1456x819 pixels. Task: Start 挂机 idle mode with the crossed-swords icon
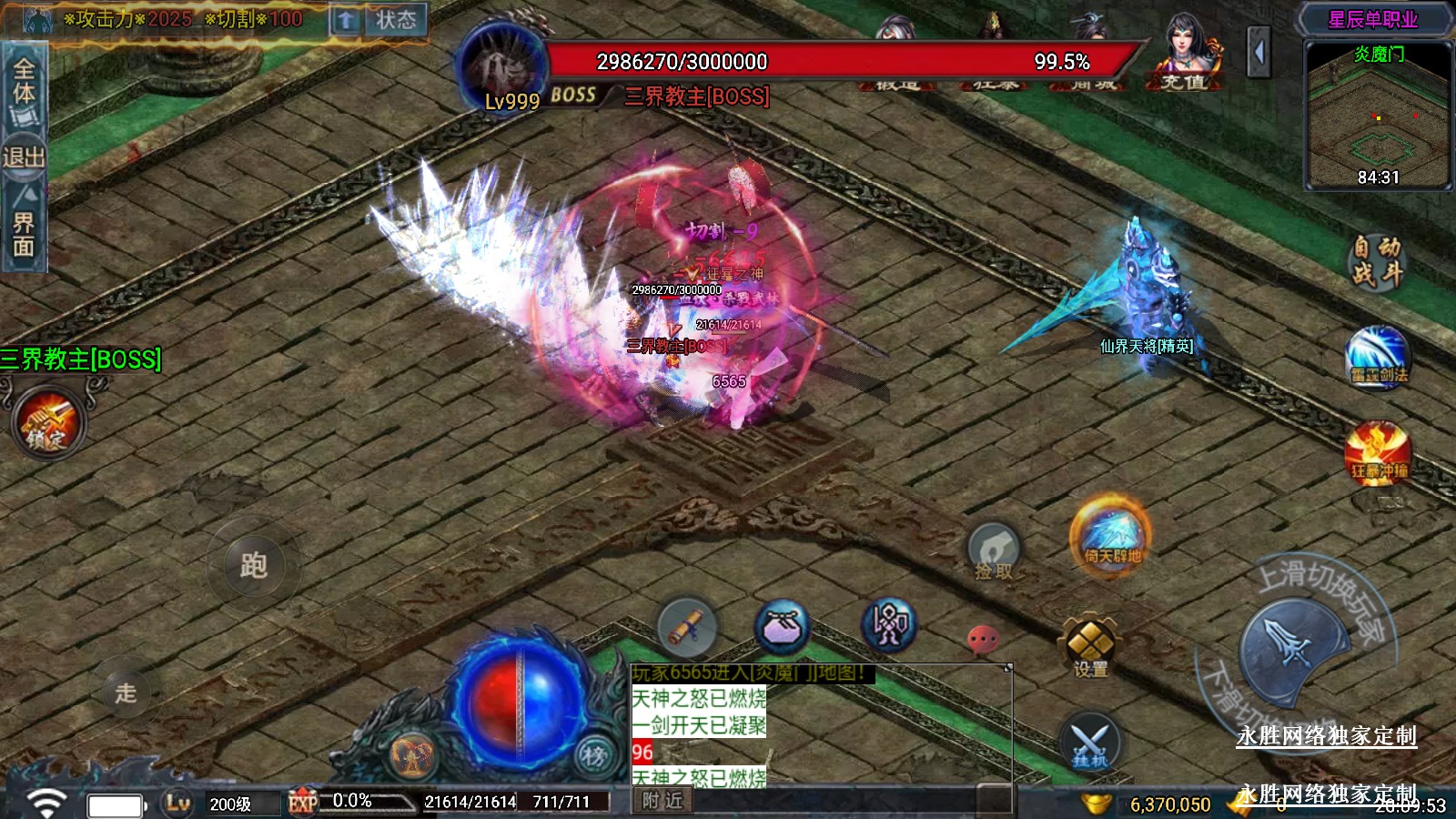tap(1089, 743)
